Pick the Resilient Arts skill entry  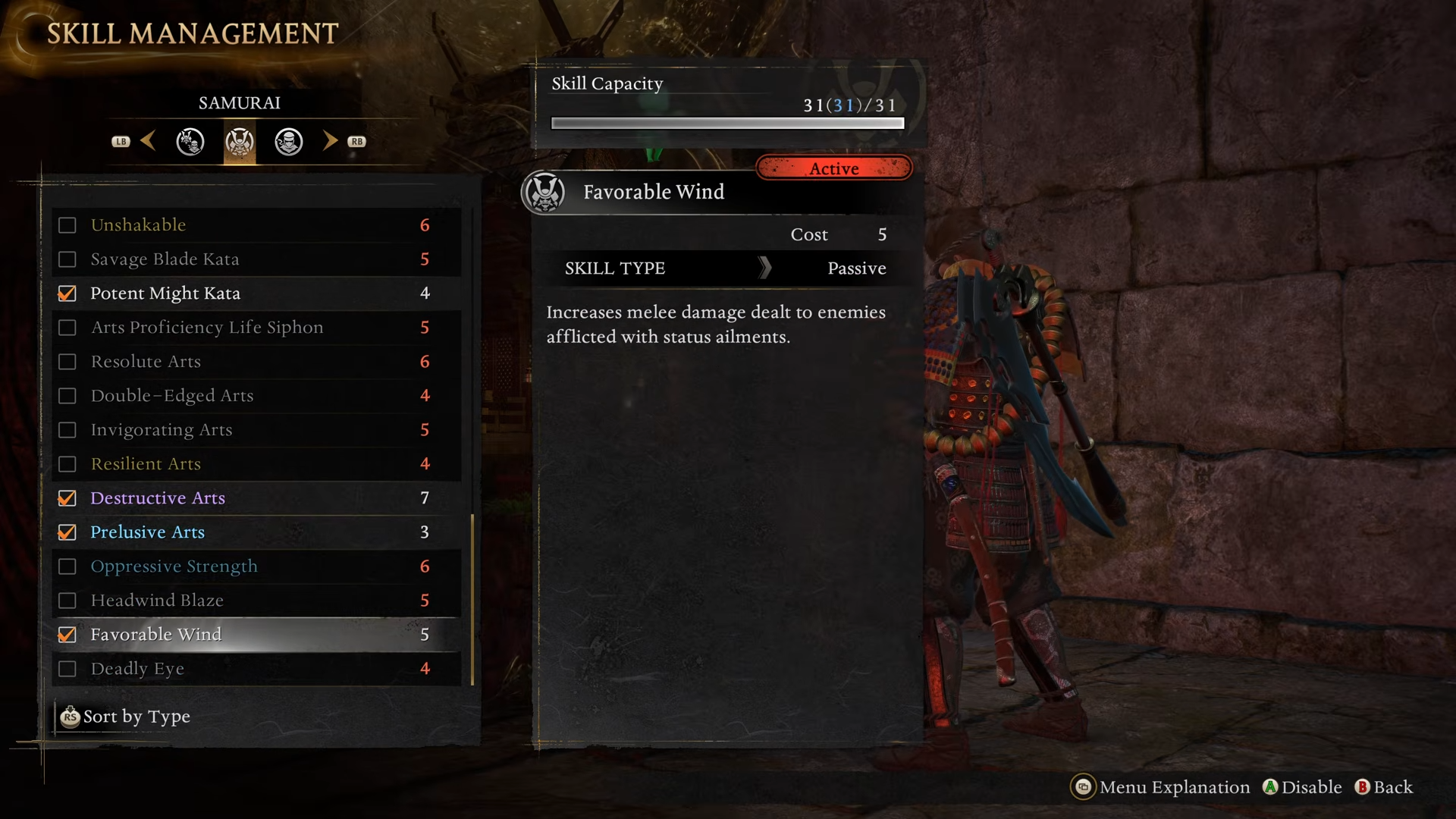coord(146,464)
